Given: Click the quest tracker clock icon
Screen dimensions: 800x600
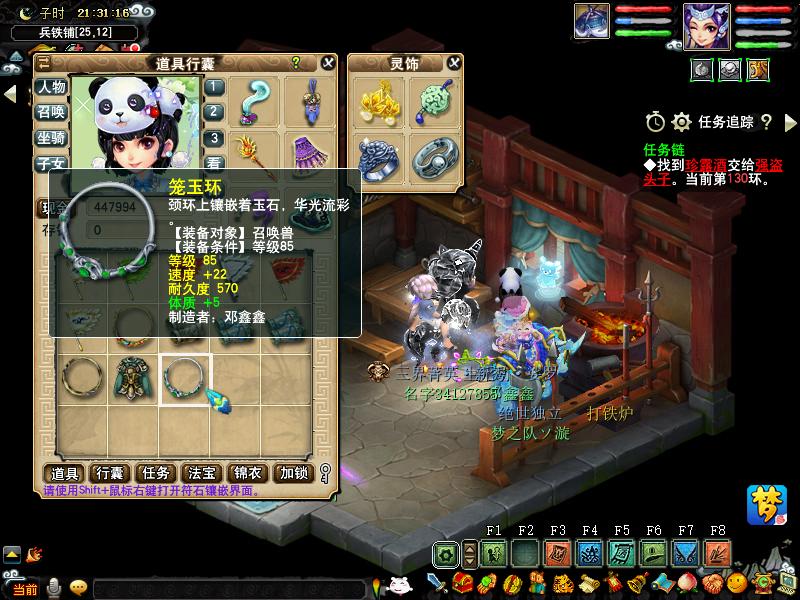Looking at the screenshot, I should pos(655,122).
